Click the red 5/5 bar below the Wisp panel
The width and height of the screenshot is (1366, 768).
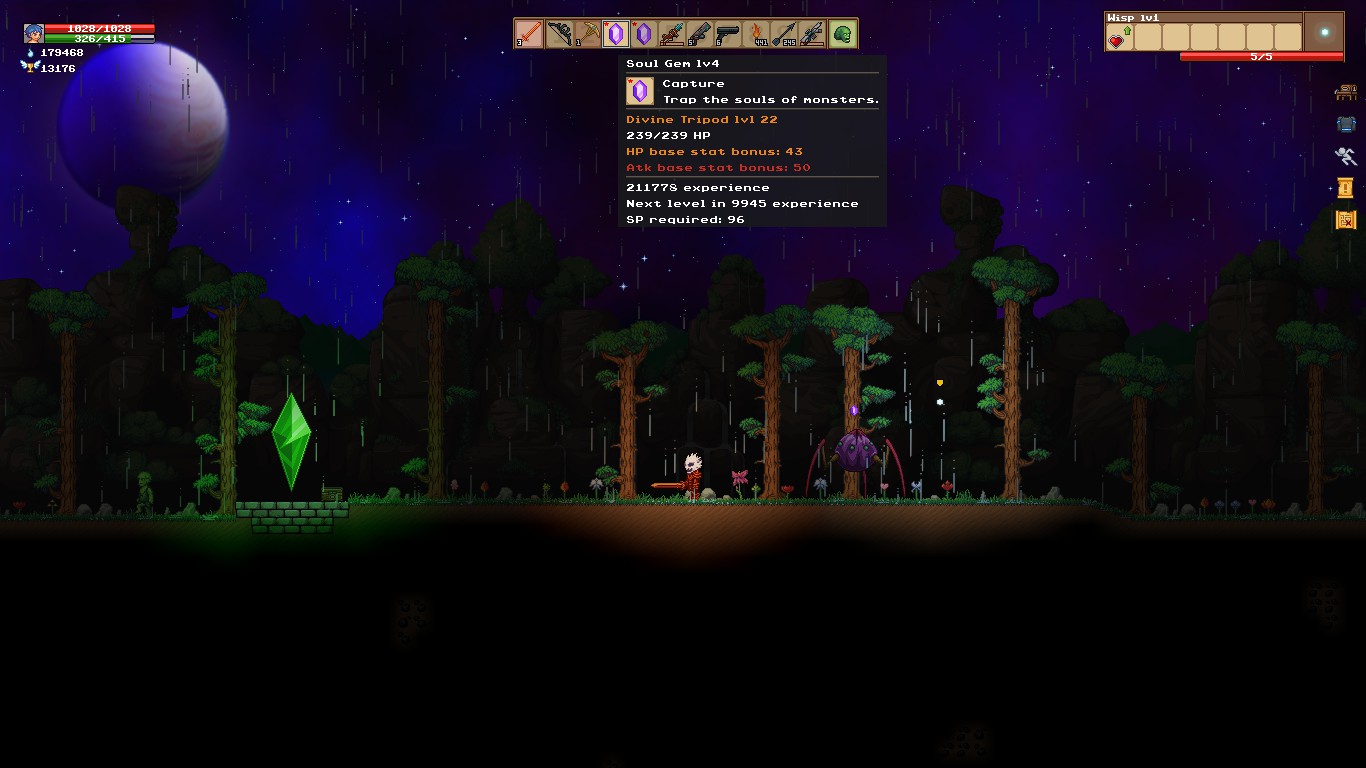coord(1263,57)
